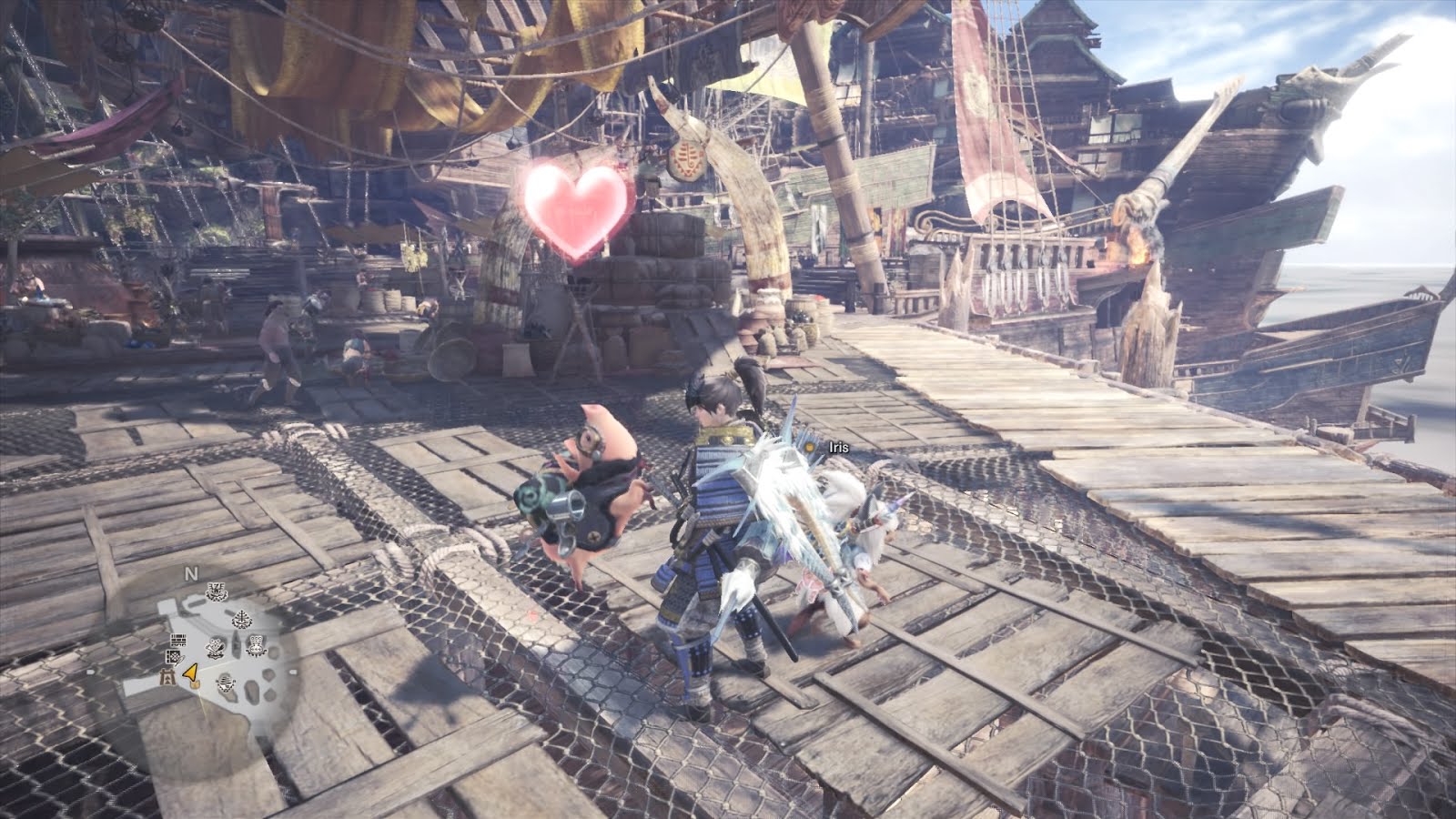Select the brown gate icon on the minimap
The image size is (1456, 819).
pyautogui.click(x=168, y=676)
